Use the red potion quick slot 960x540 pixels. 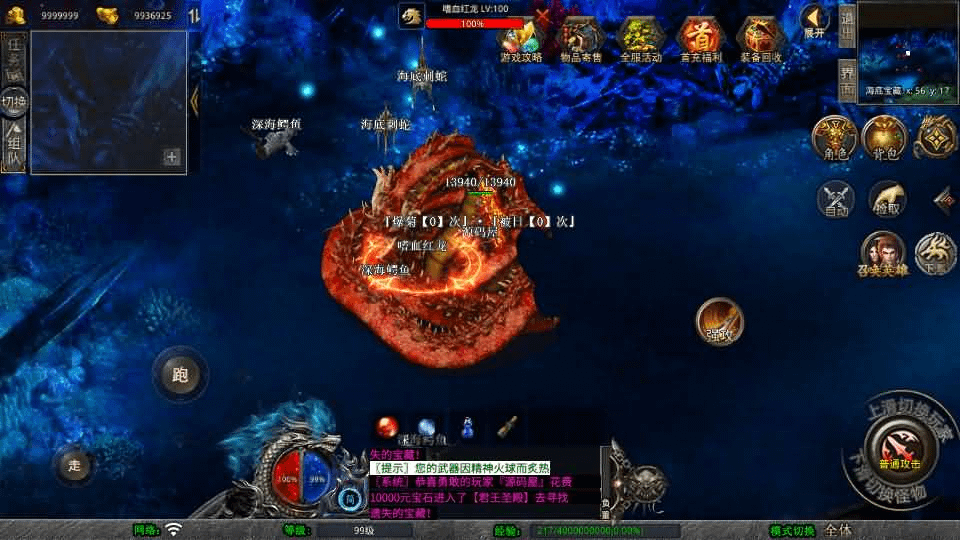coord(387,426)
